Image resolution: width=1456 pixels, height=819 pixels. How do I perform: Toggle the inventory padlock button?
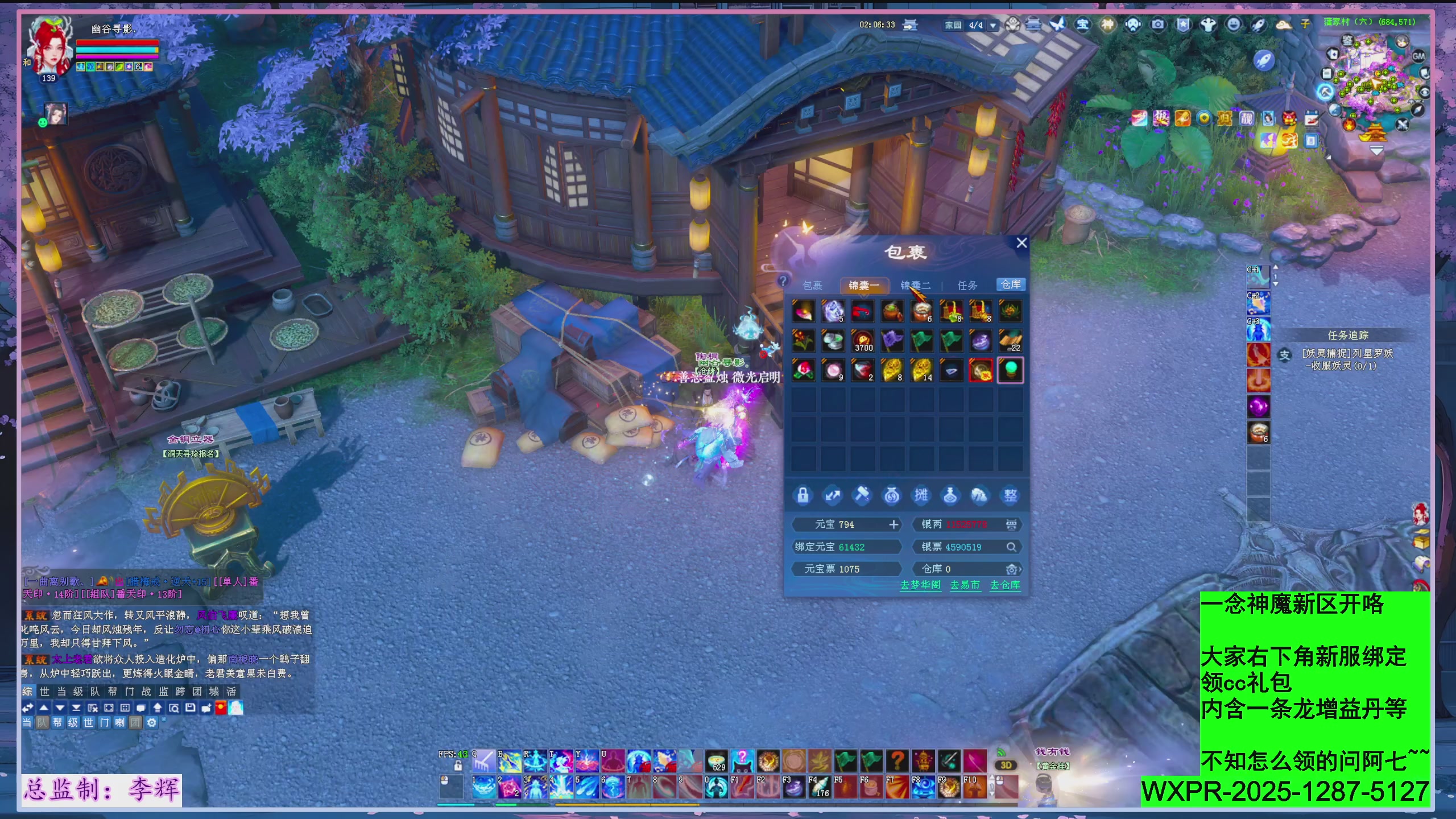(803, 495)
